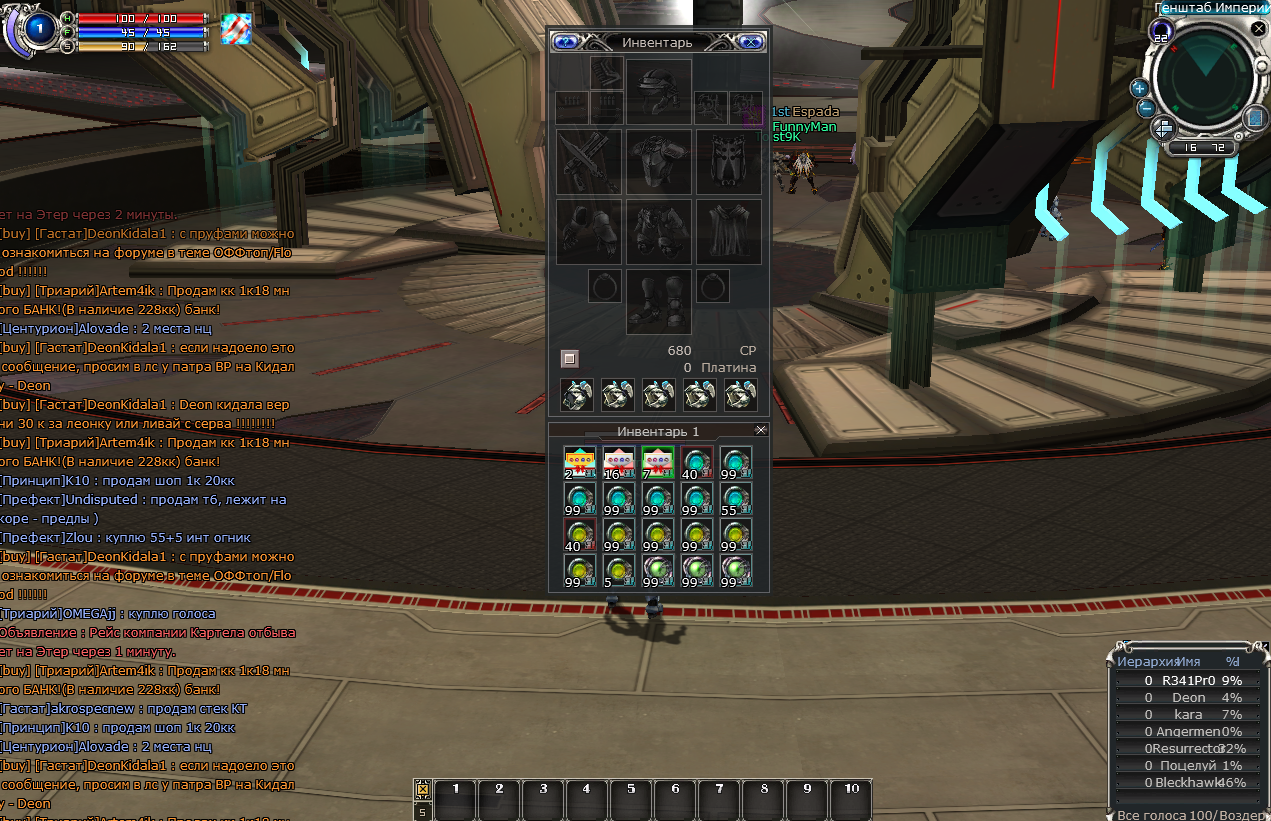The width and height of the screenshot is (1271, 821).
Task: Zoom in the minimap with plus button
Action: tap(1139, 88)
